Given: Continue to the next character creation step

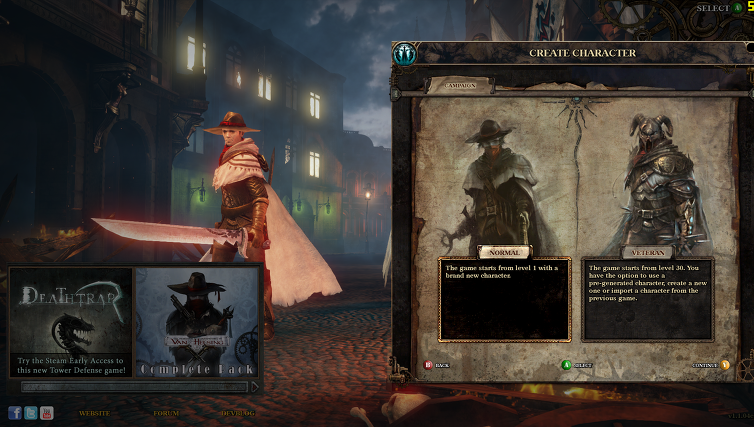Looking at the screenshot, I should coord(709,365).
